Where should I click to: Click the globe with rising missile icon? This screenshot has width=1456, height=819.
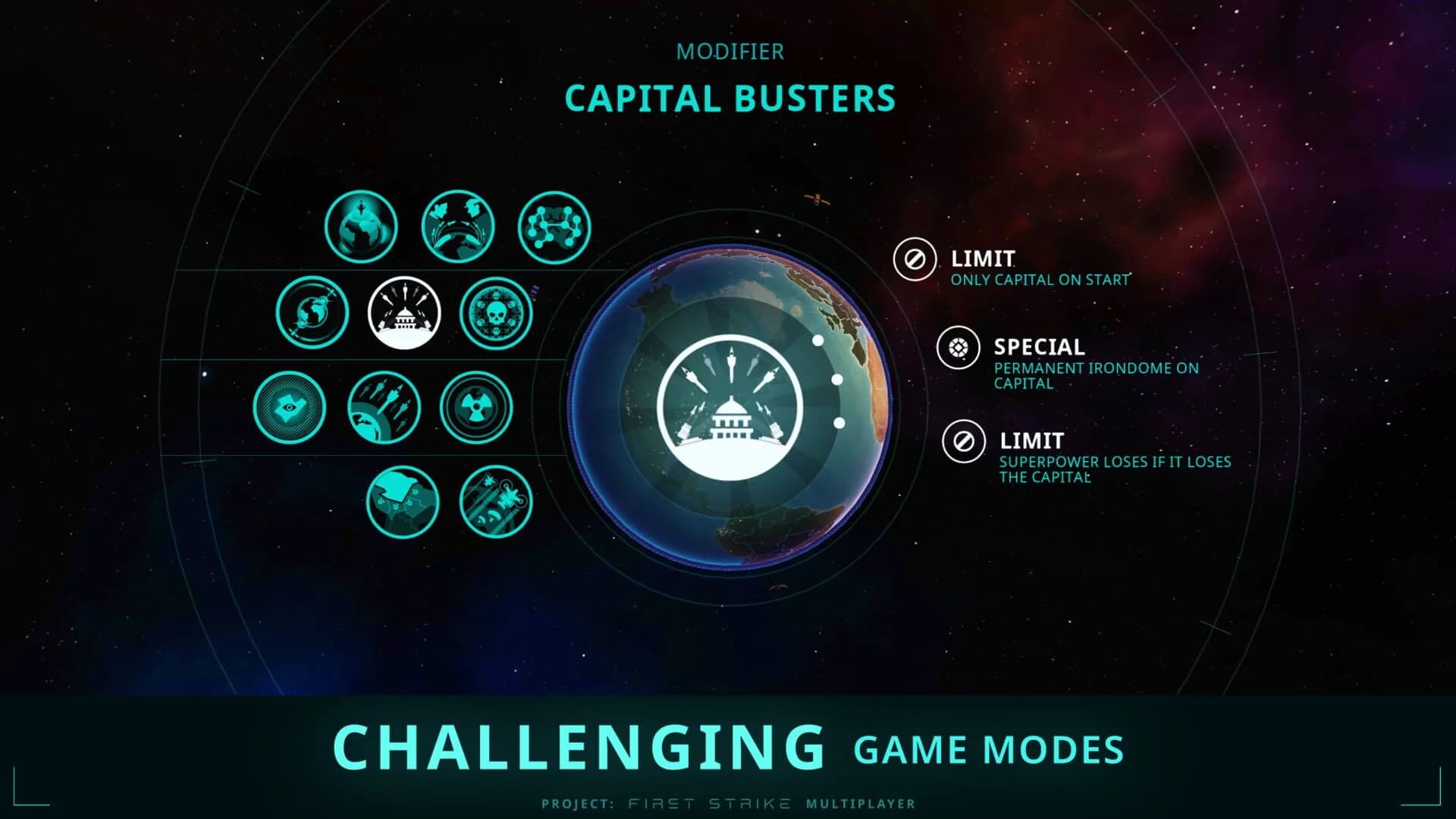point(361,227)
